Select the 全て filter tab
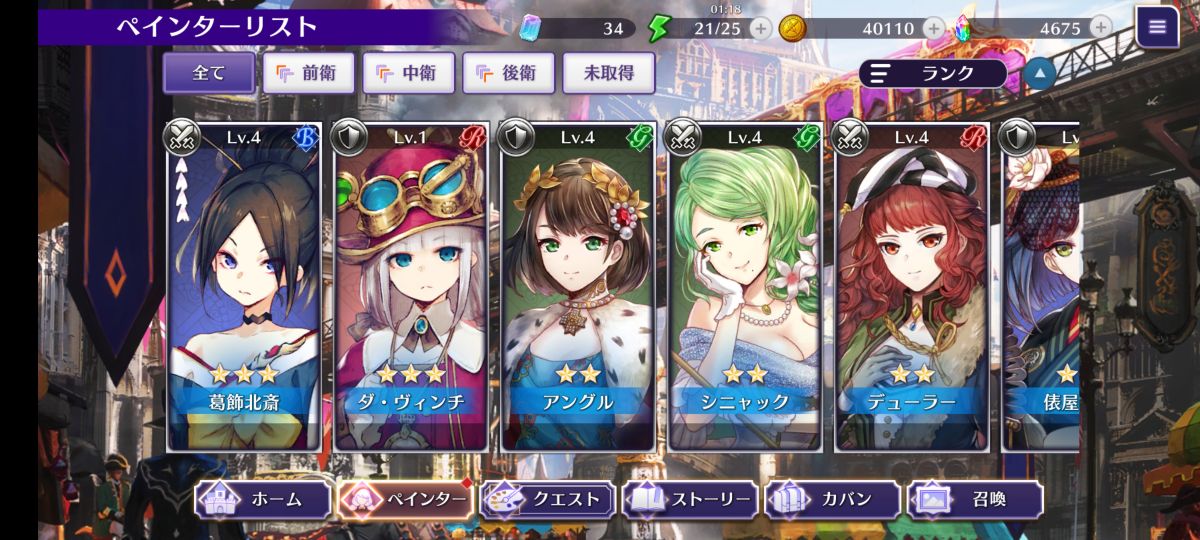1200x540 pixels. click(208, 73)
